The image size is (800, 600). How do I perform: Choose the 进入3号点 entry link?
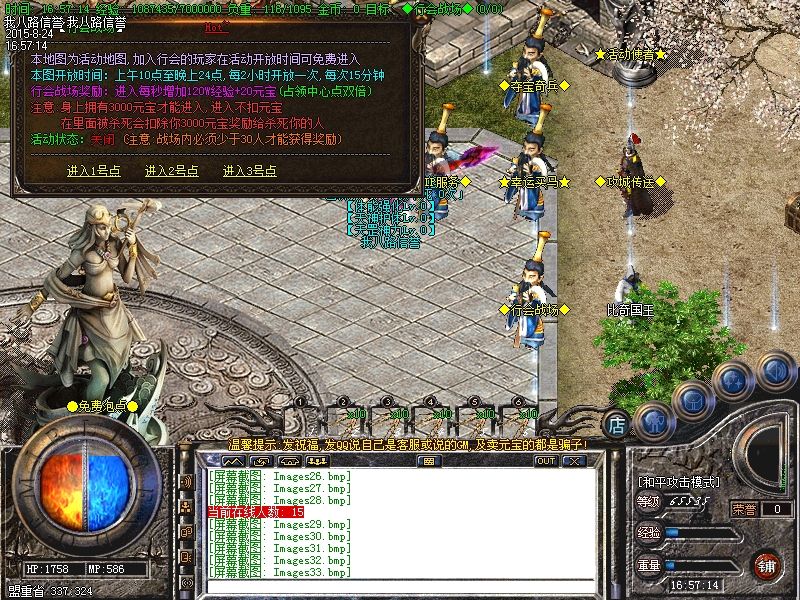[x=249, y=171]
